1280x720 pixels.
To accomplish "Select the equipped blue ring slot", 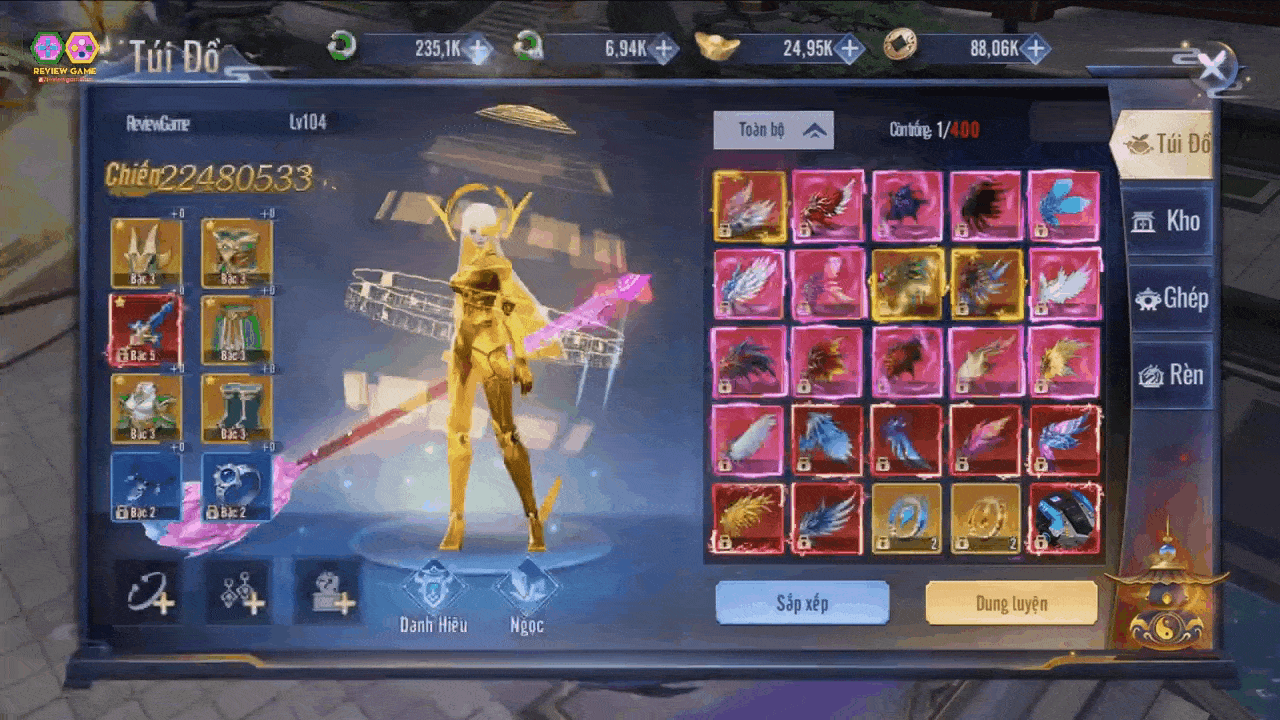I will [237, 486].
